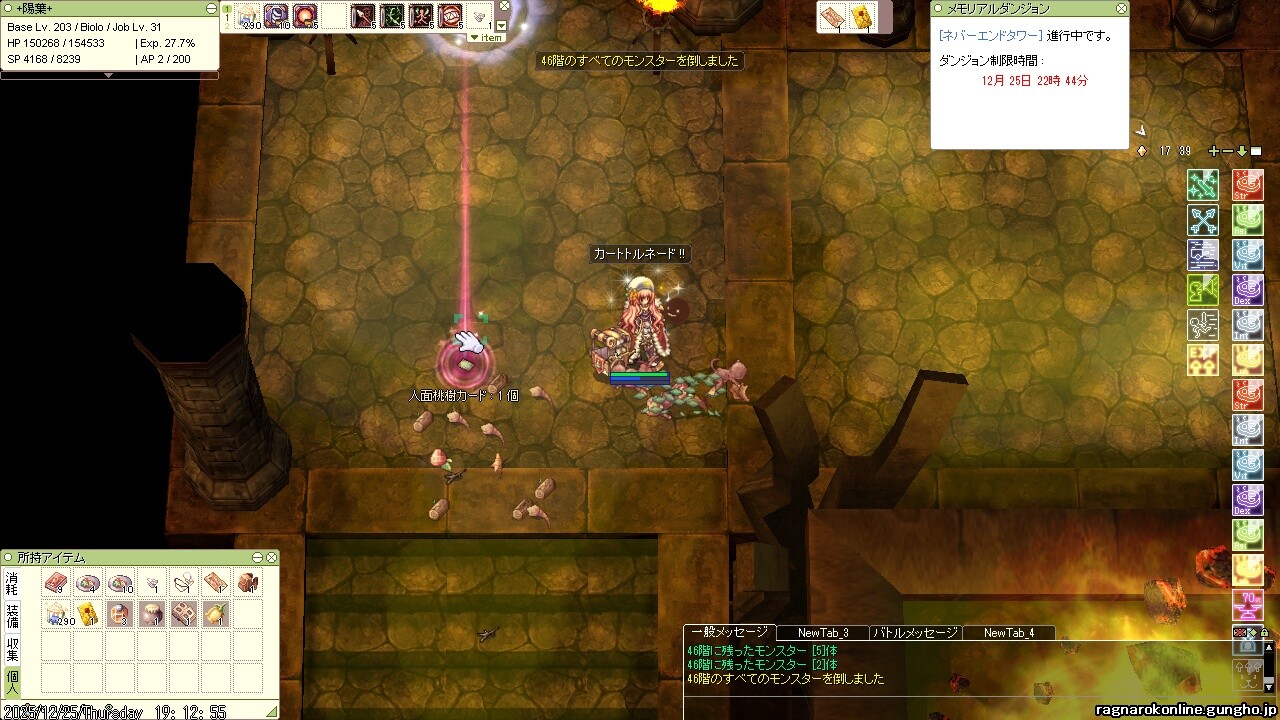Minimize the 所持アイテム inventory window

click(x=257, y=558)
